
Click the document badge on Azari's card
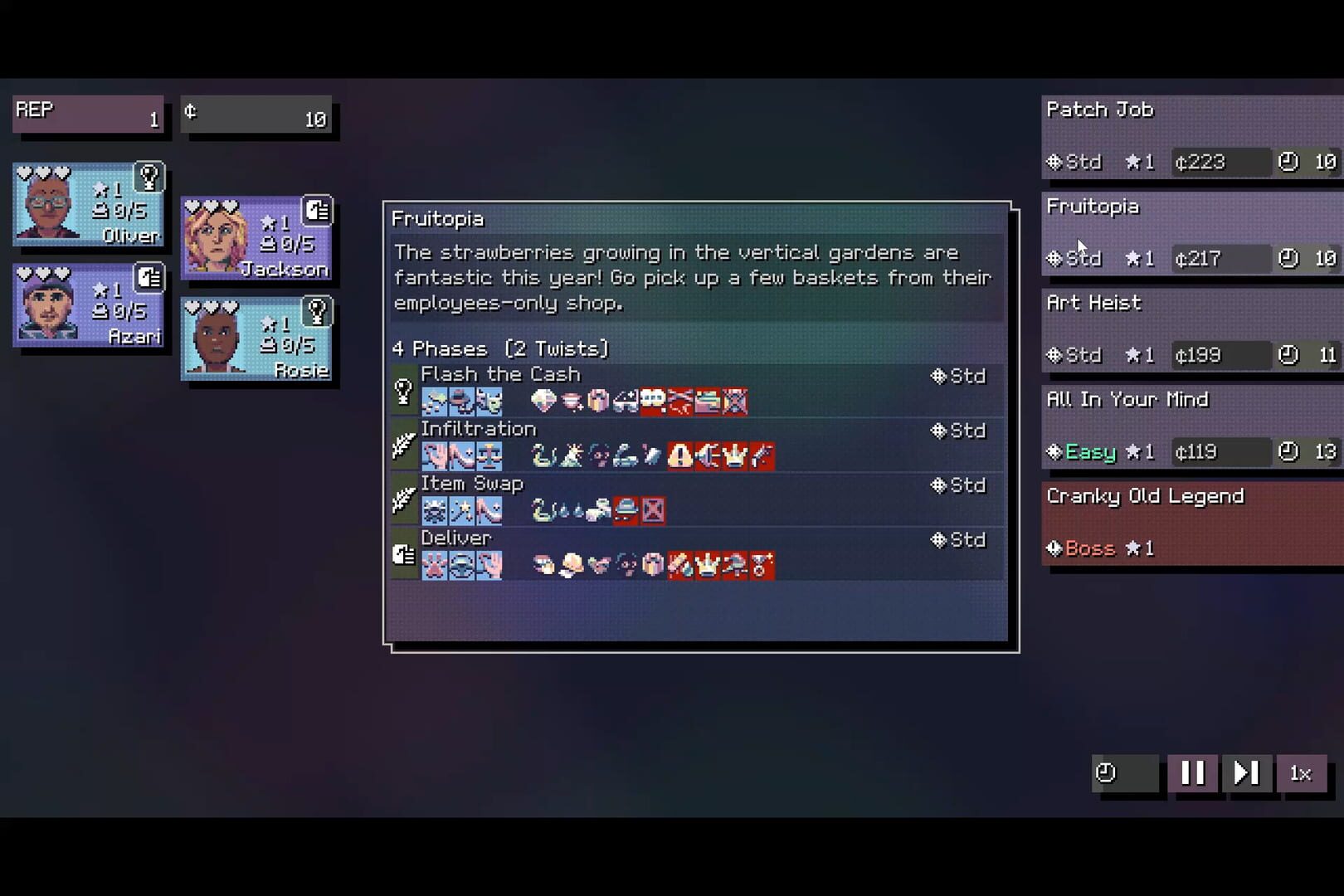click(149, 278)
